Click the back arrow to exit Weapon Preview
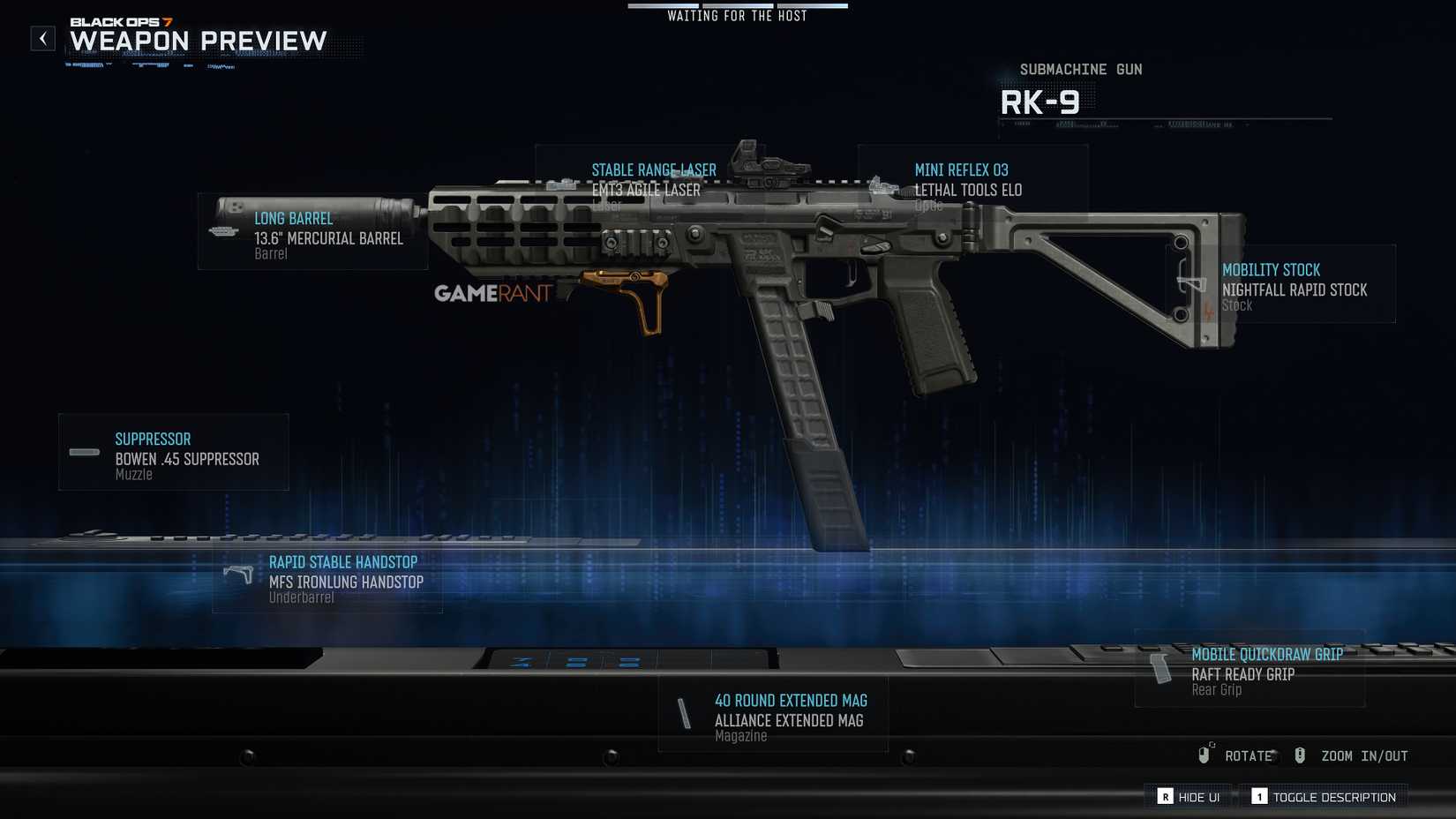The height and width of the screenshot is (819, 1456). point(41,38)
